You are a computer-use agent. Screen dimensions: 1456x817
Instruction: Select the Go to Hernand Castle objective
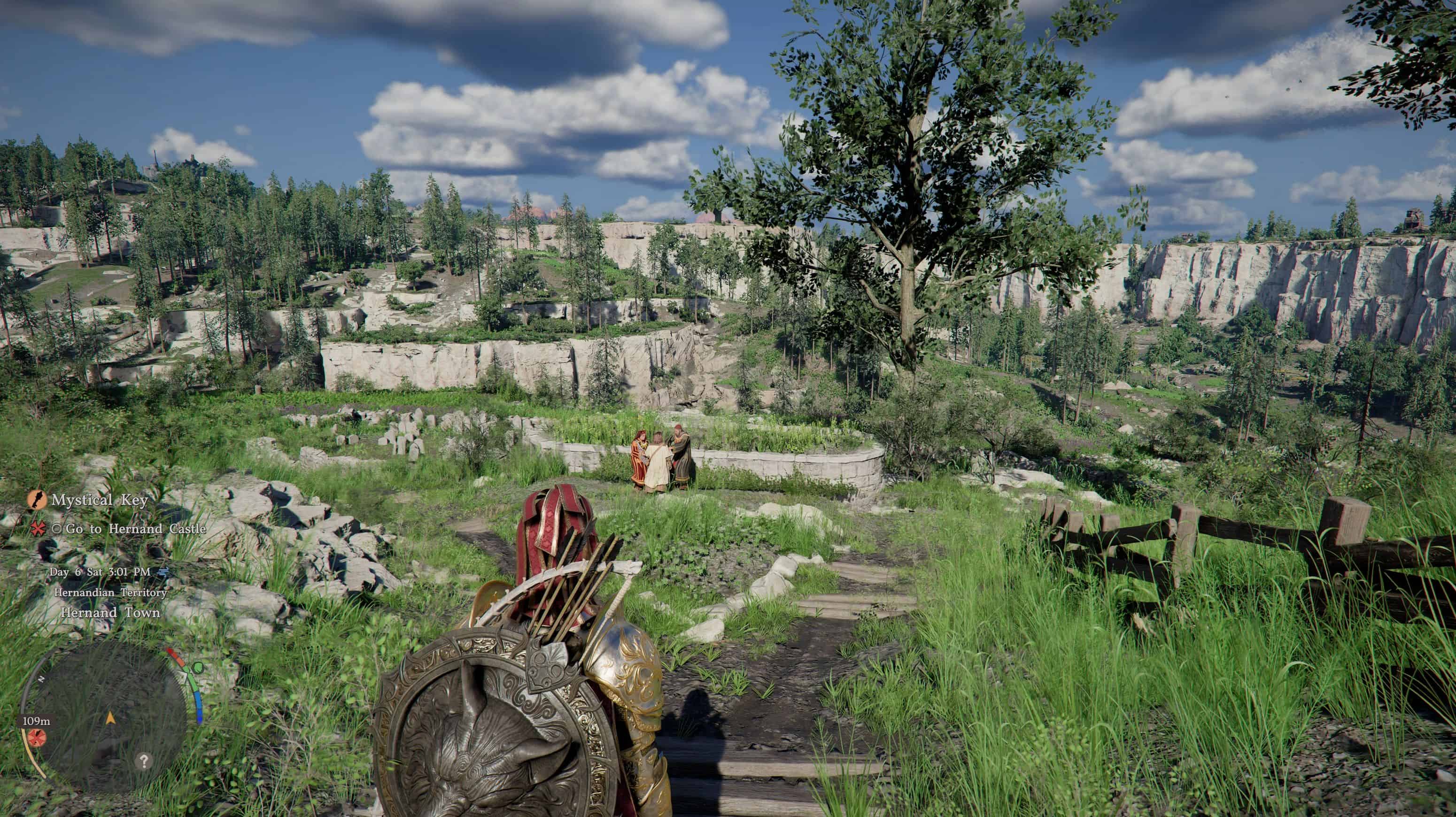(136, 529)
